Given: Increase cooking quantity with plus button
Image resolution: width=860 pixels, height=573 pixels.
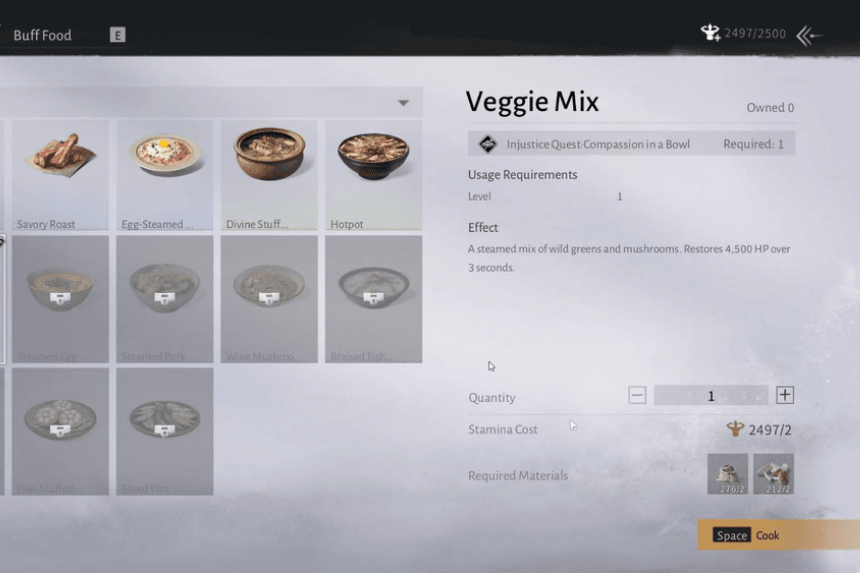Looking at the screenshot, I should coord(785,395).
